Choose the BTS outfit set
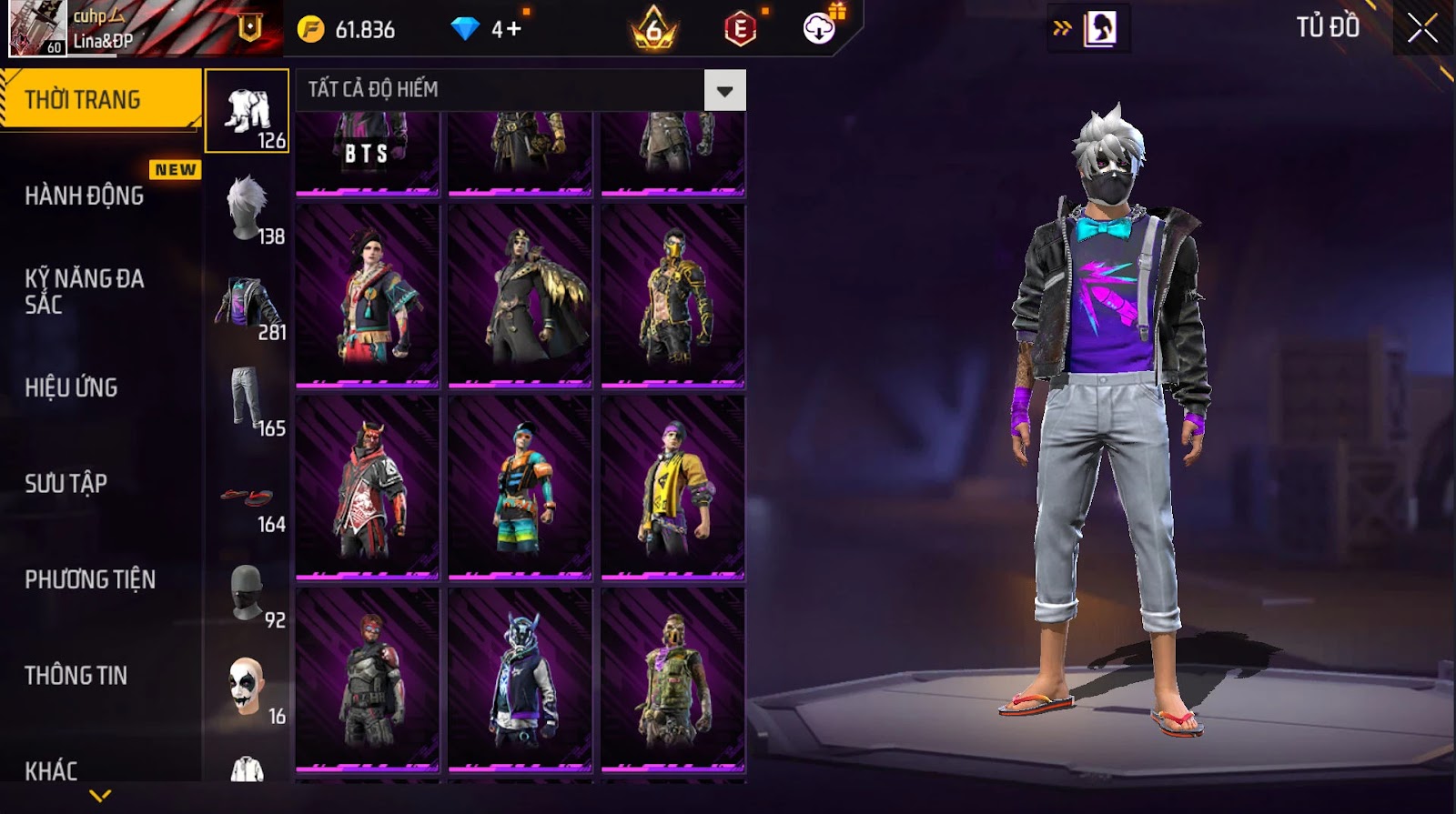1456x814 pixels. 367,150
